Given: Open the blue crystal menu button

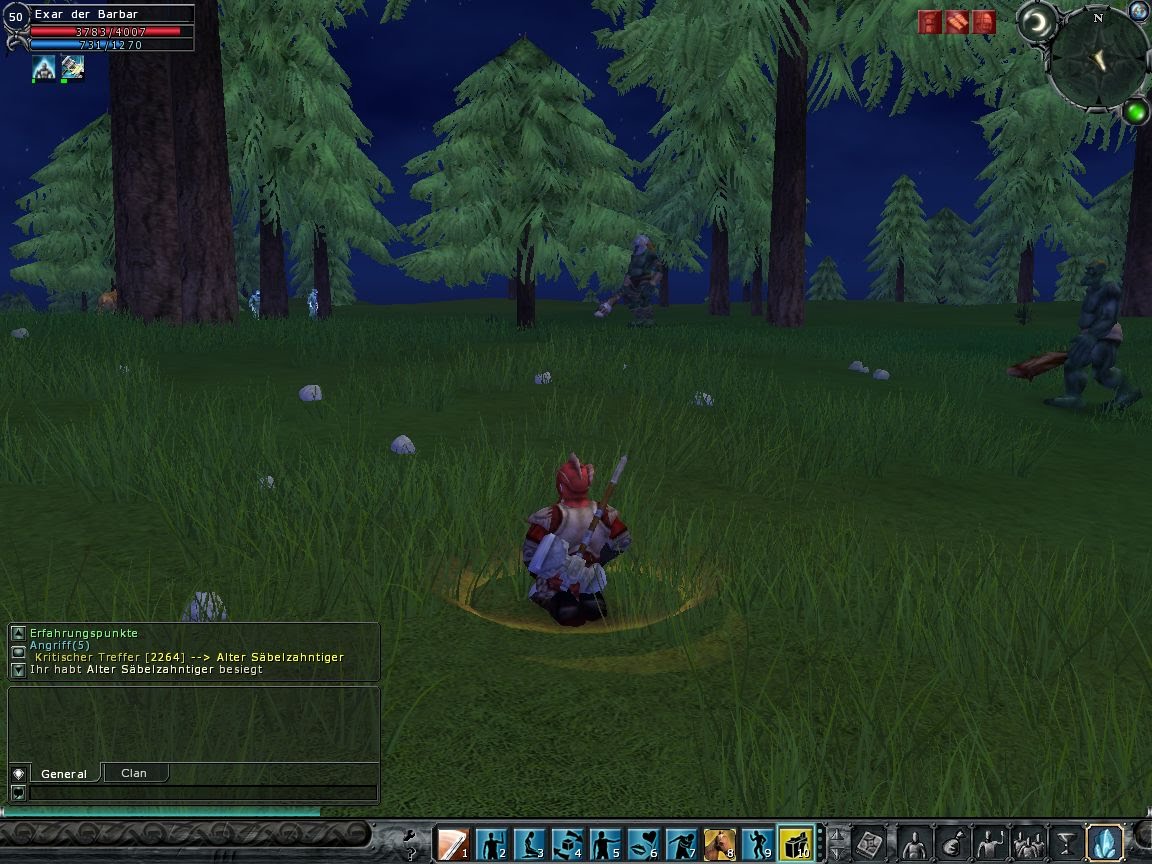Looking at the screenshot, I should pyautogui.click(x=1105, y=843).
